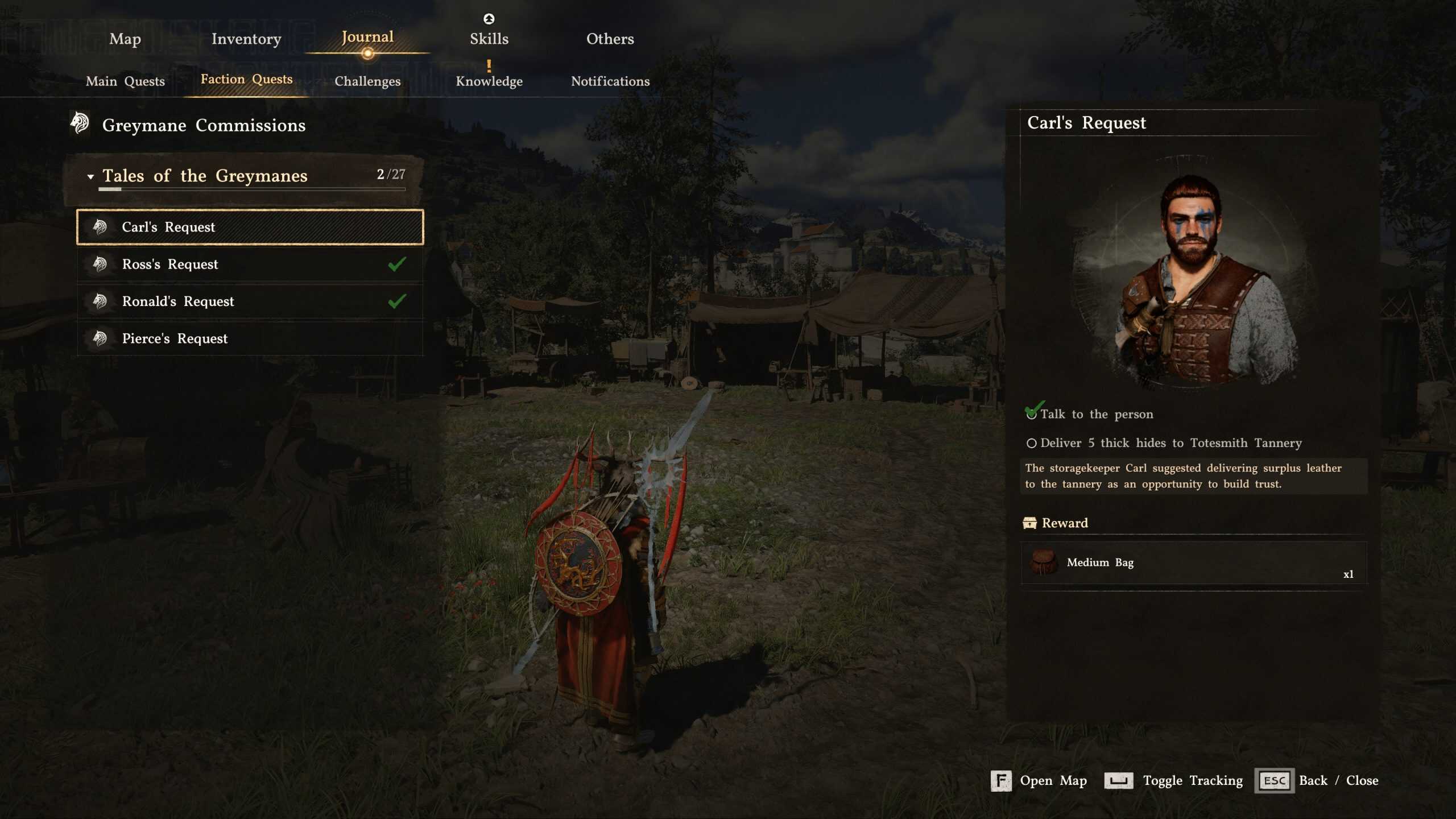Viewport: 1456px width, 819px height.
Task: Choose Ross's Request from the list
Action: coord(250,264)
